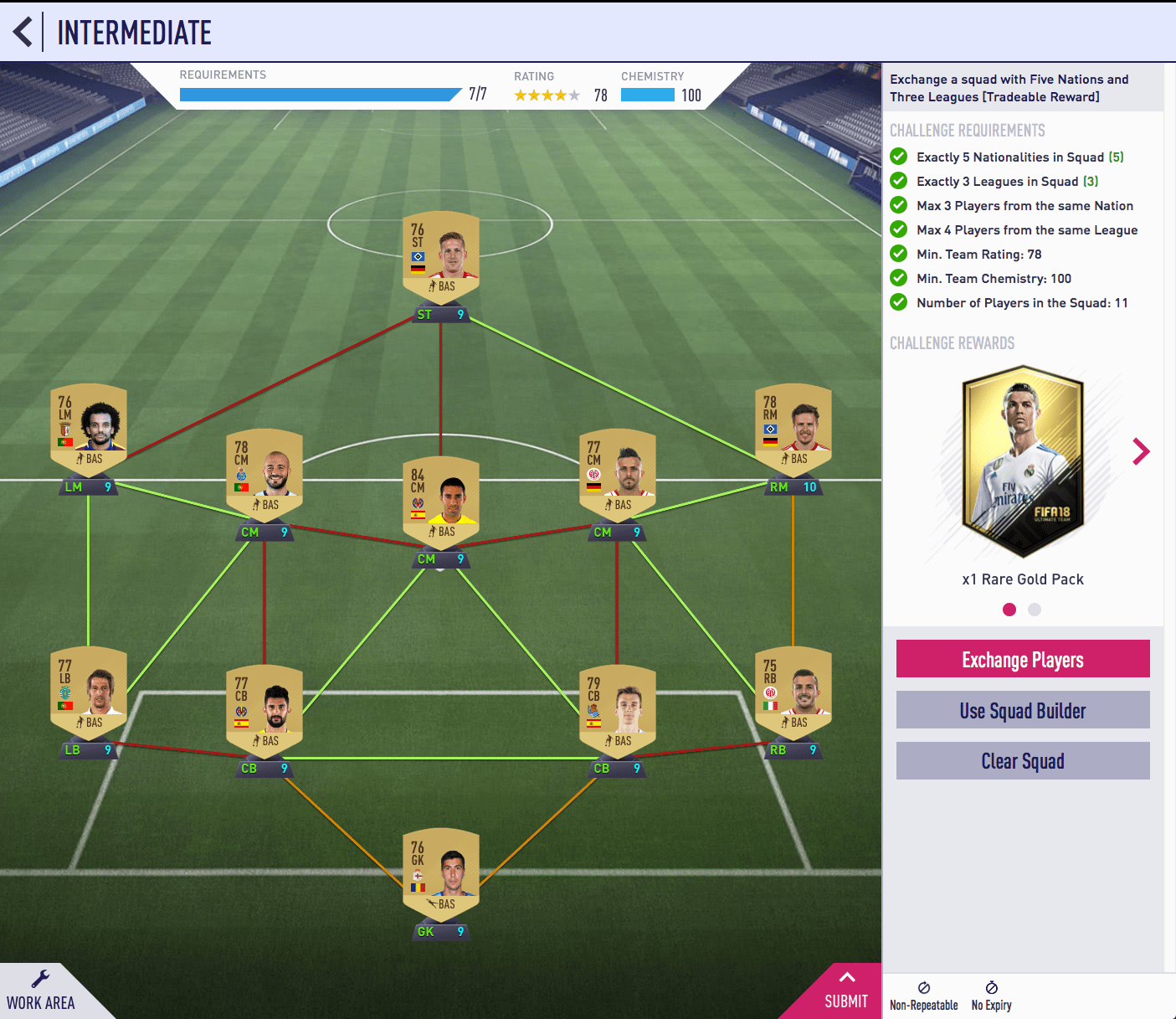The height and width of the screenshot is (1019, 1176).
Task: Select the second reward pagination dot
Action: [1035, 610]
